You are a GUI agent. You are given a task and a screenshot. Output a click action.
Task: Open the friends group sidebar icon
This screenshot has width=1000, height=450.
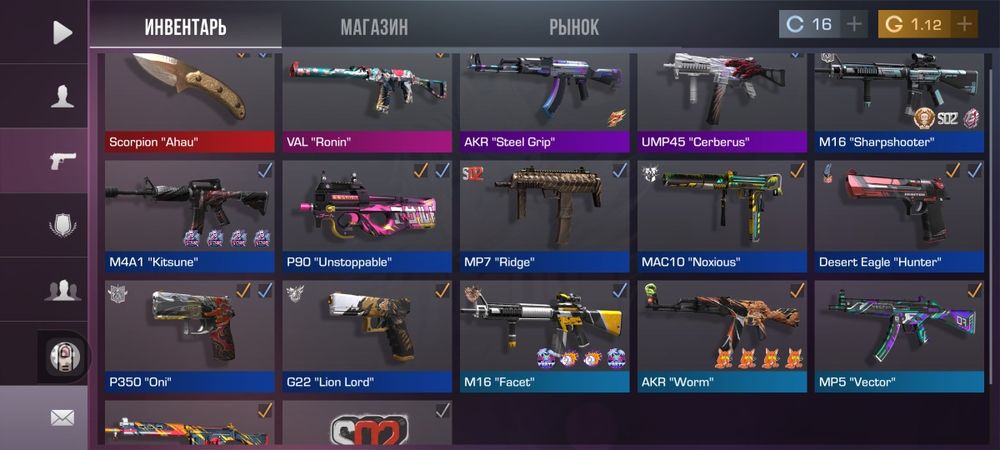pos(62,290)
